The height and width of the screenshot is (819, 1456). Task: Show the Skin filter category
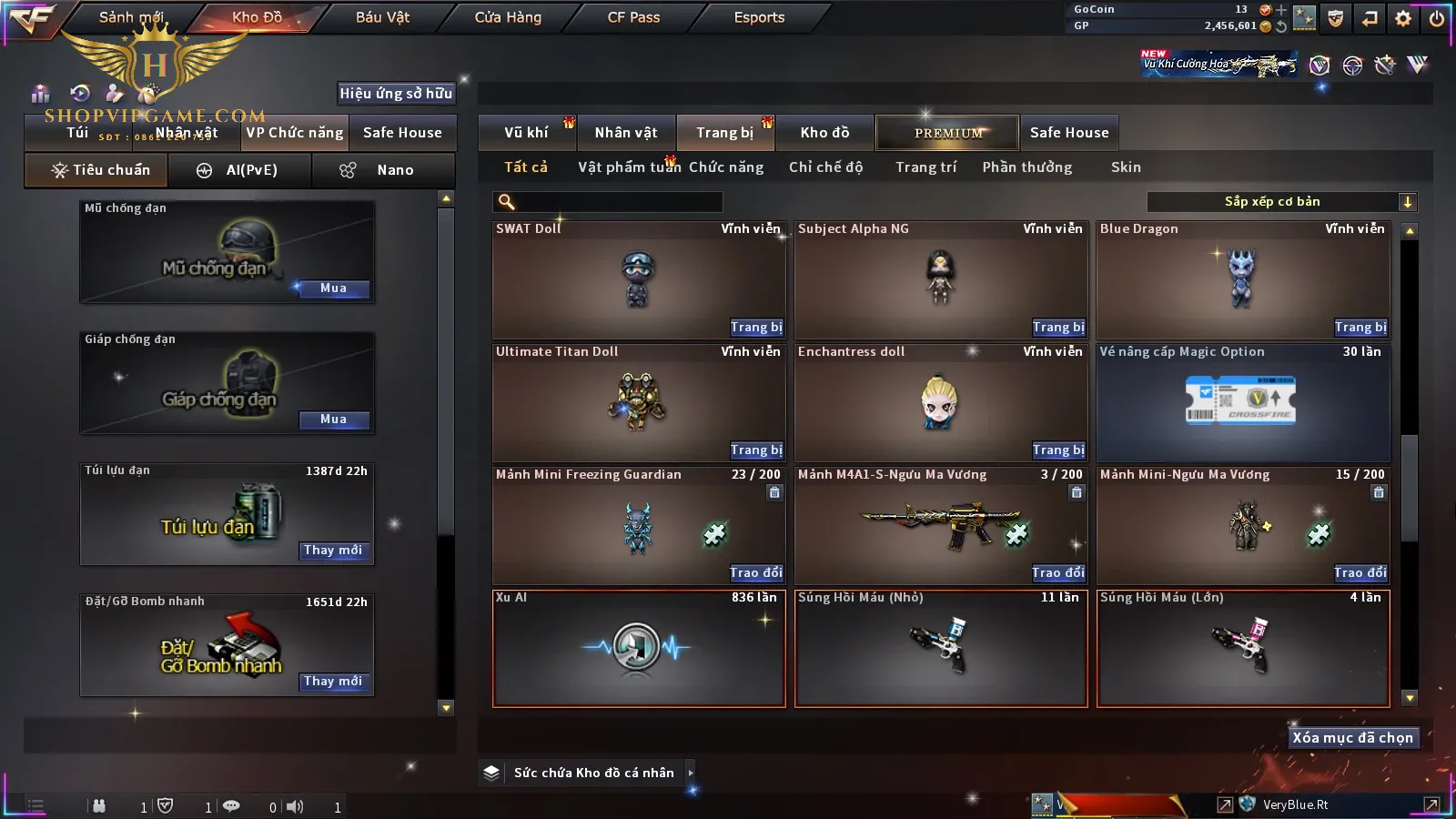(1126, 167)
